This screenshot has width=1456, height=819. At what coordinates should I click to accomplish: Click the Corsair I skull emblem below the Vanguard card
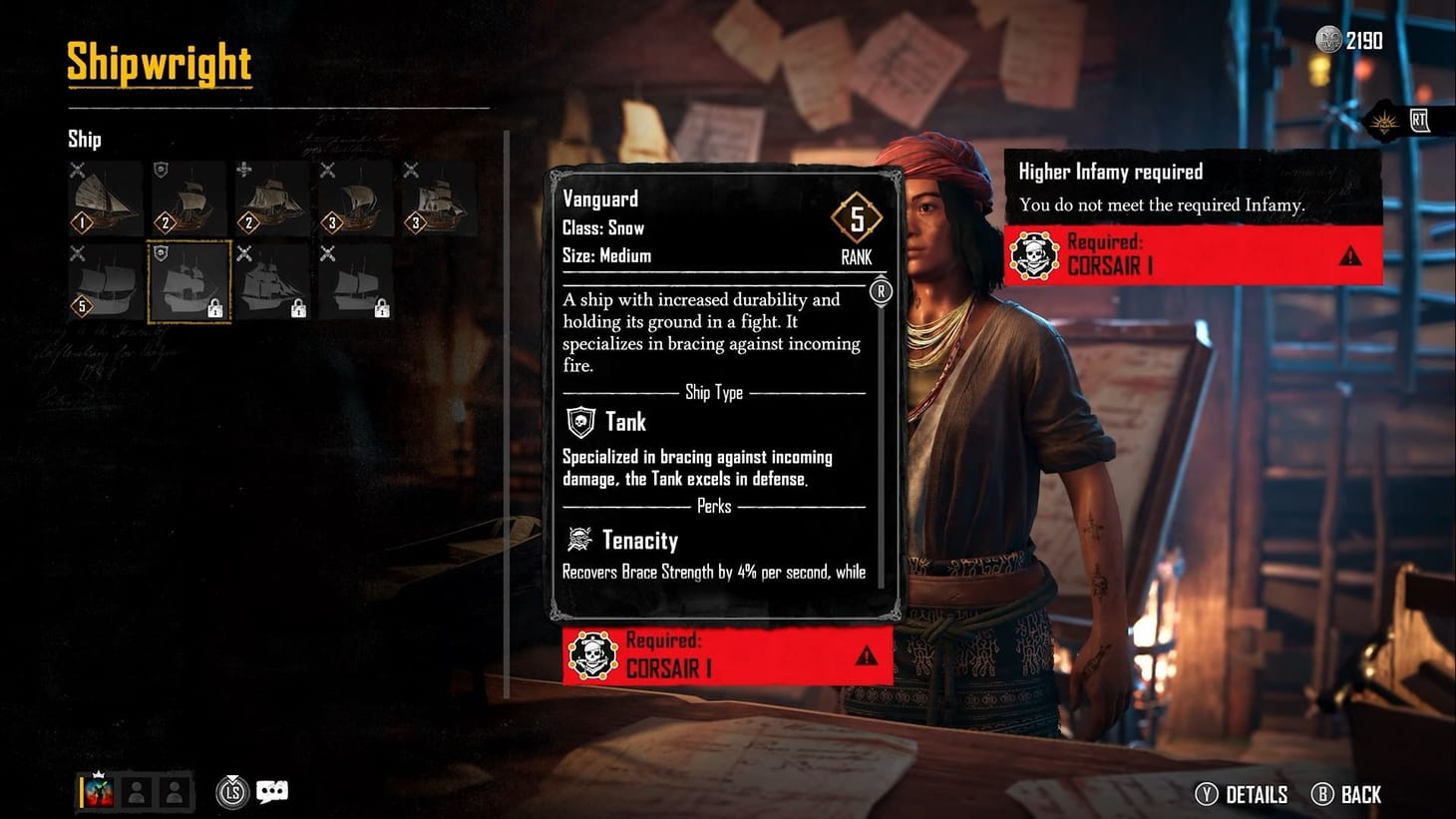596,657
